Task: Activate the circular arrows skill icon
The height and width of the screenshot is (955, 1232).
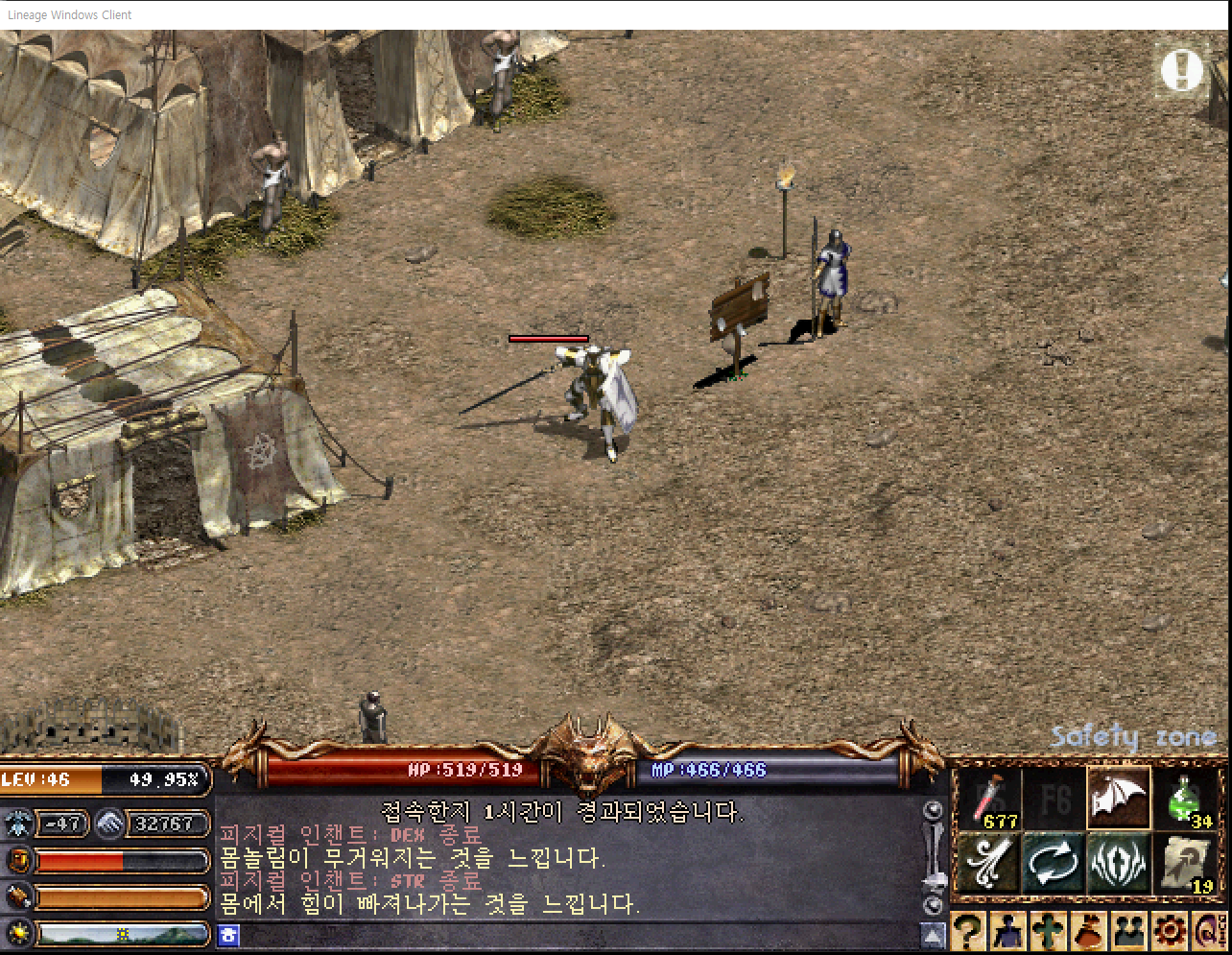Action: coord(1054,863)
